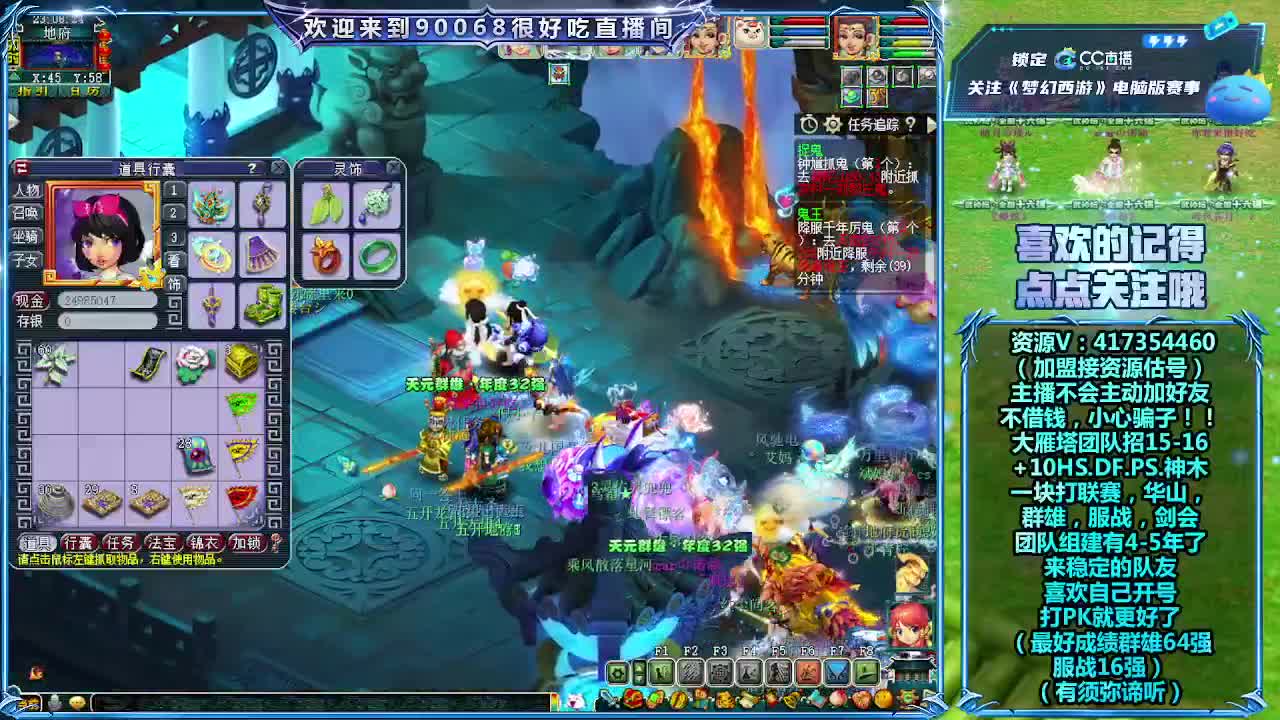Click the ? help icon on 道具行囊 panel
The image size is (1280, 720).
tap(251, 168)
